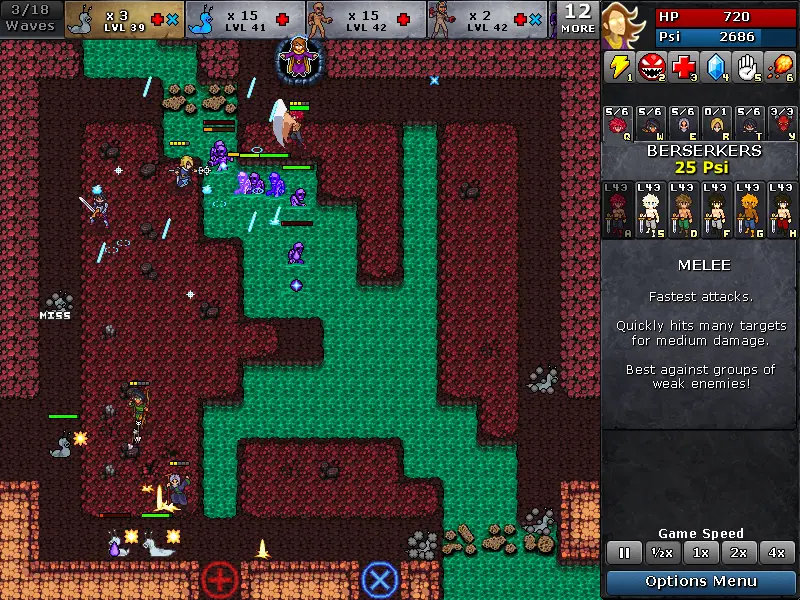Click the red plus circle at path bottom
Screen dimensions: 800x600
tap(220, 579)
